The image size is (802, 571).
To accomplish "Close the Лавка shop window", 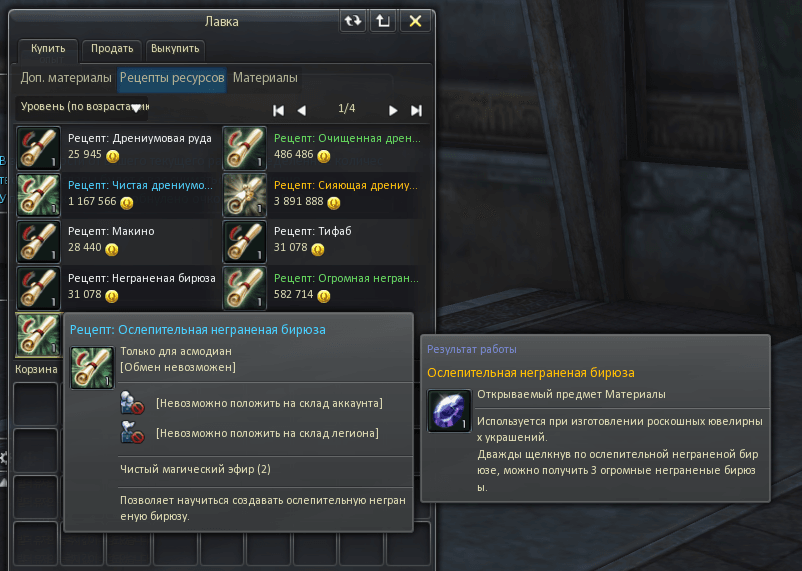I will coord(417,21).
